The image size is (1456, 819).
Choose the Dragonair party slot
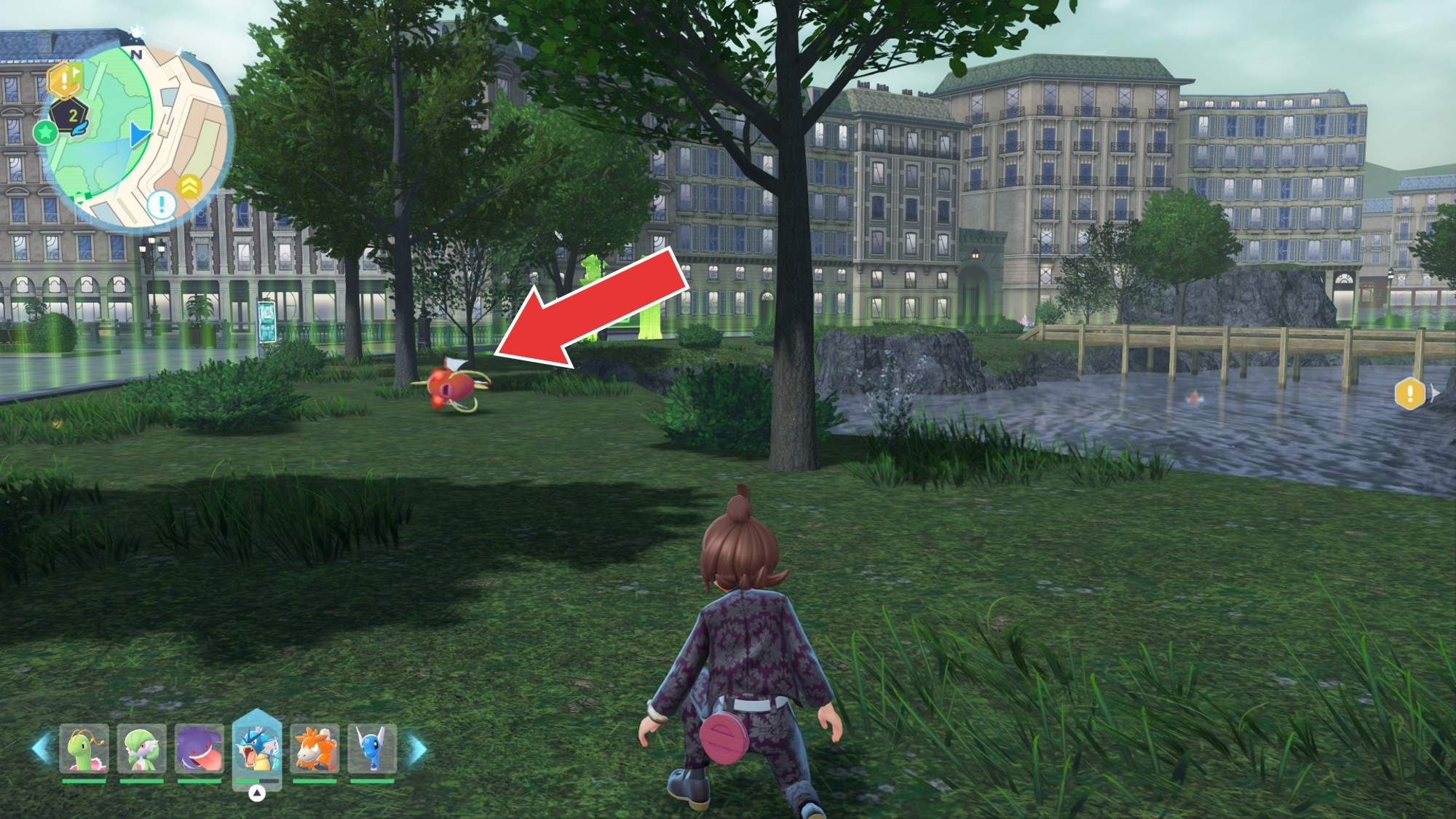coord(371,749)
